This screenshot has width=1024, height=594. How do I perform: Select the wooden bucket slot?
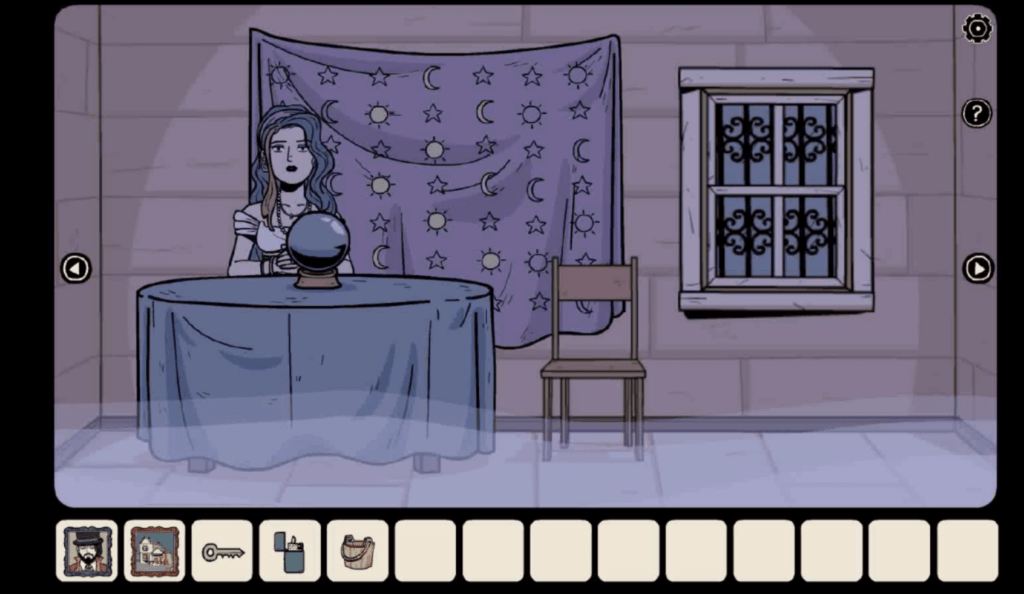tap(357, 551)
